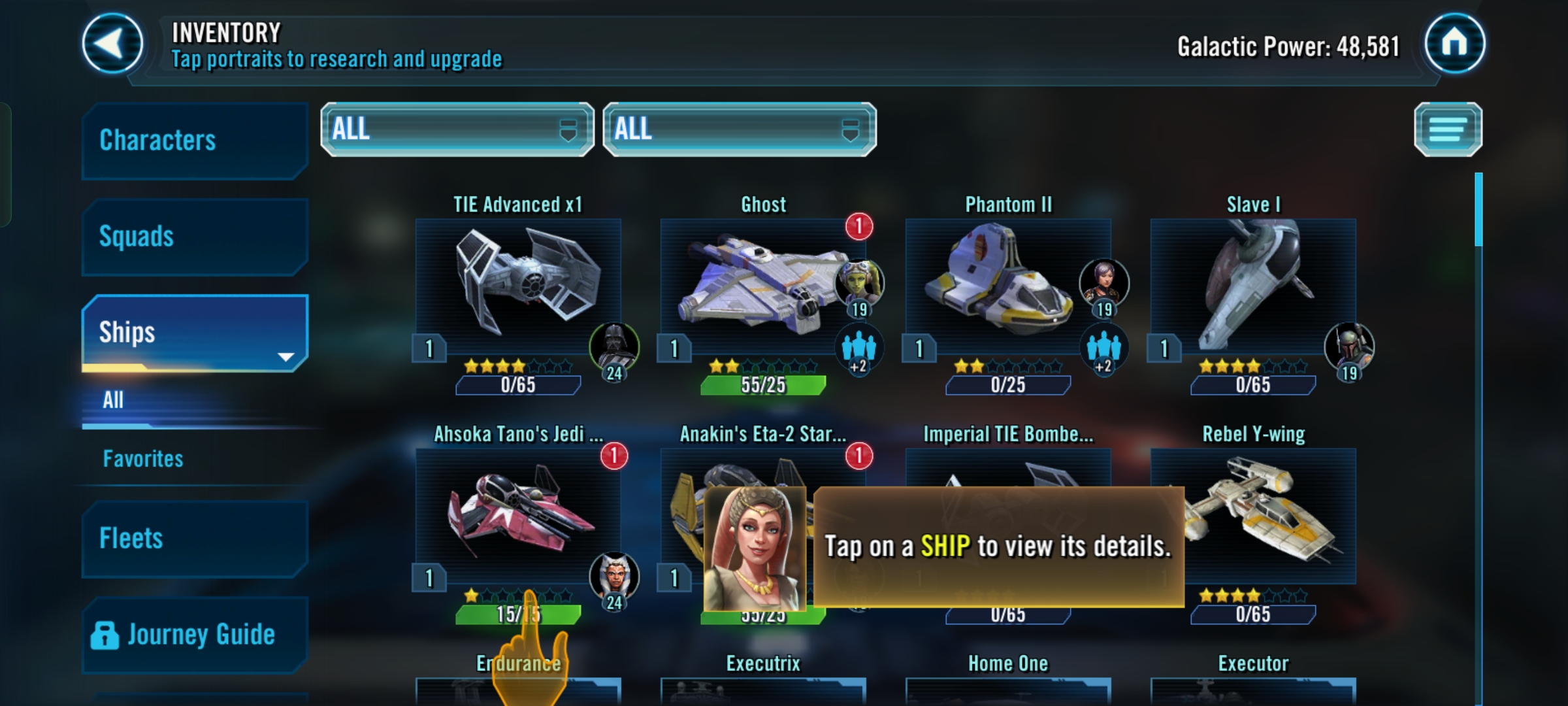Select the Ships tab
Viewport: 1568px width, 706px height.
click(194, 332)
